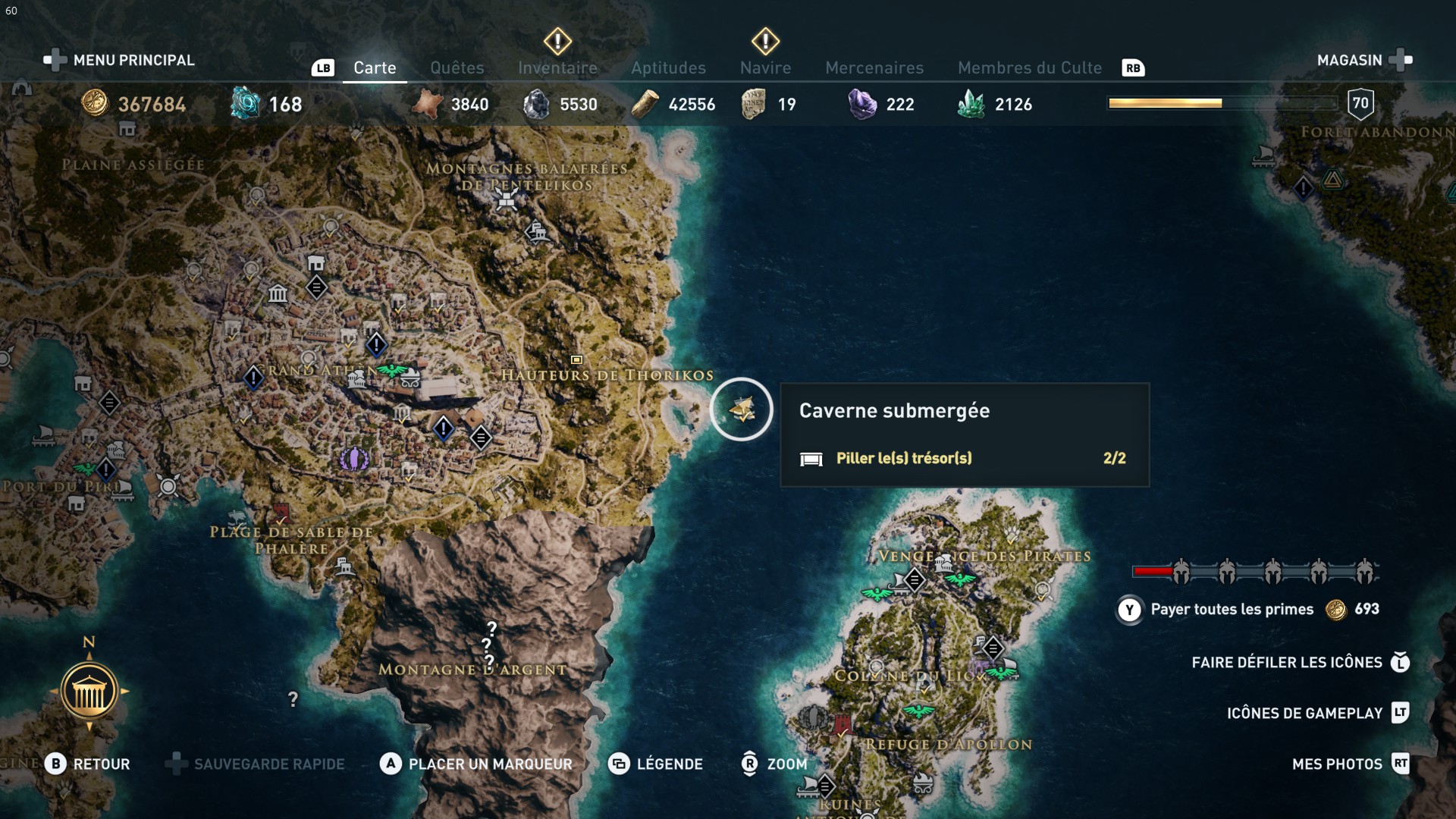Pay all bounties with Payer toutes les primes
This screenshot has width=1456, height=819.
click(x=1232, y=609)
